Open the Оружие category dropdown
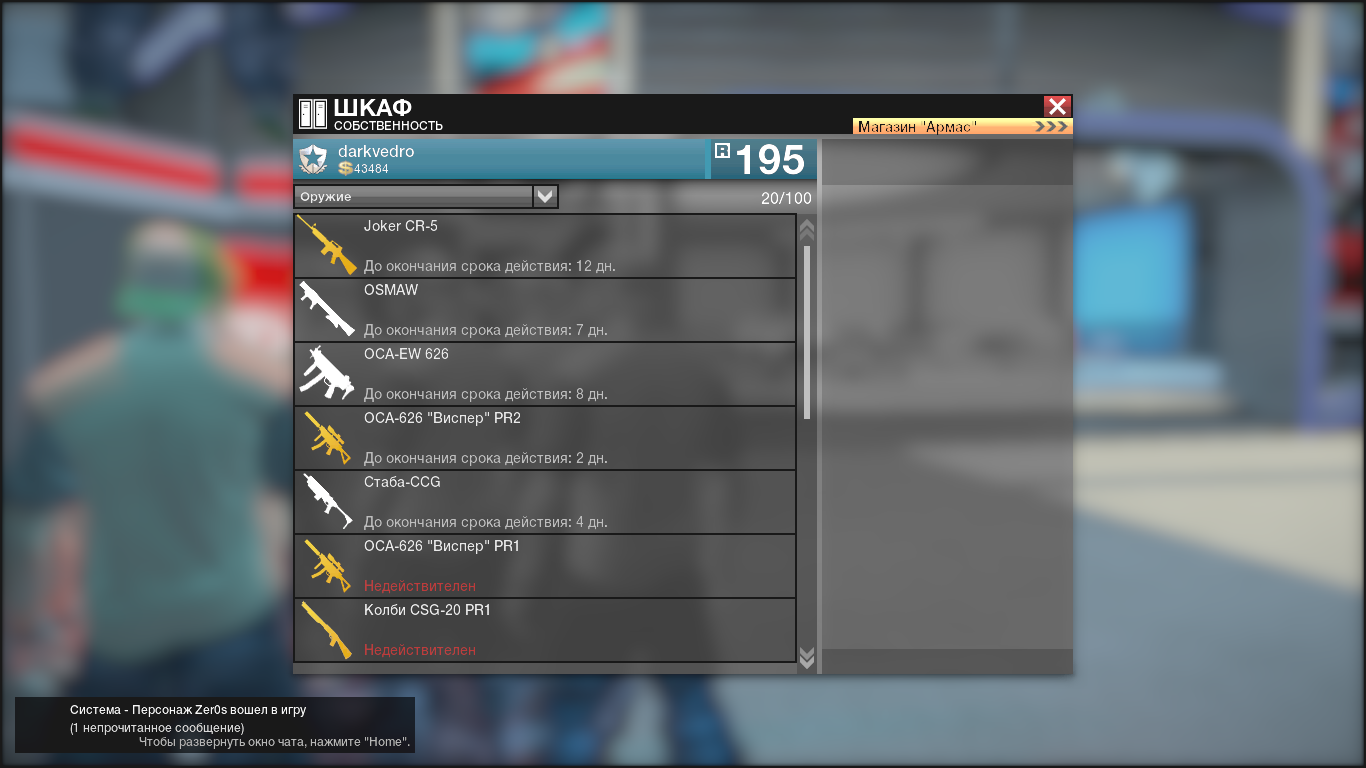1366x768 pixels. 545,196
